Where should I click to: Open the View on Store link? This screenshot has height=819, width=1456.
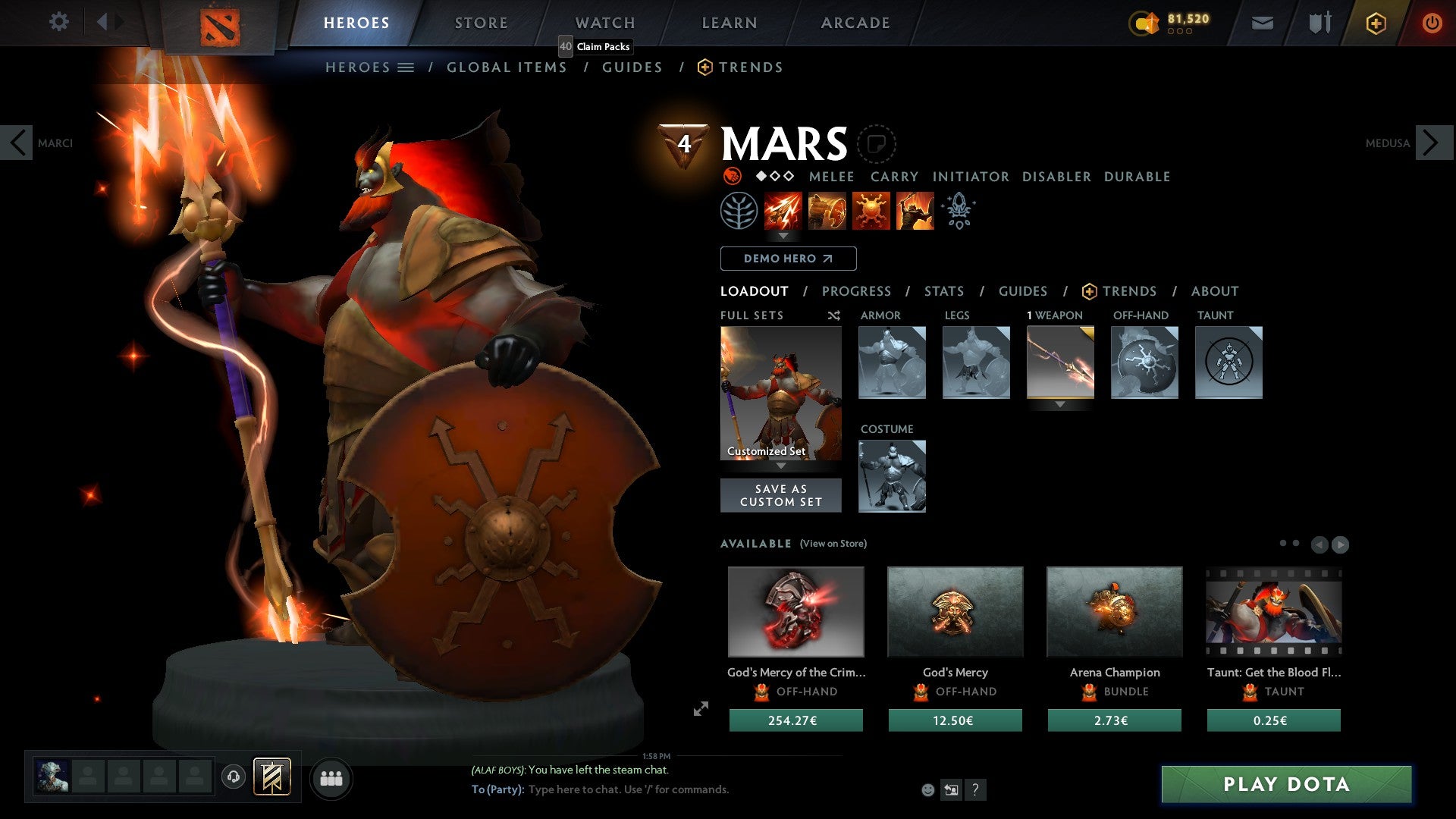click(x=832, y=544)
